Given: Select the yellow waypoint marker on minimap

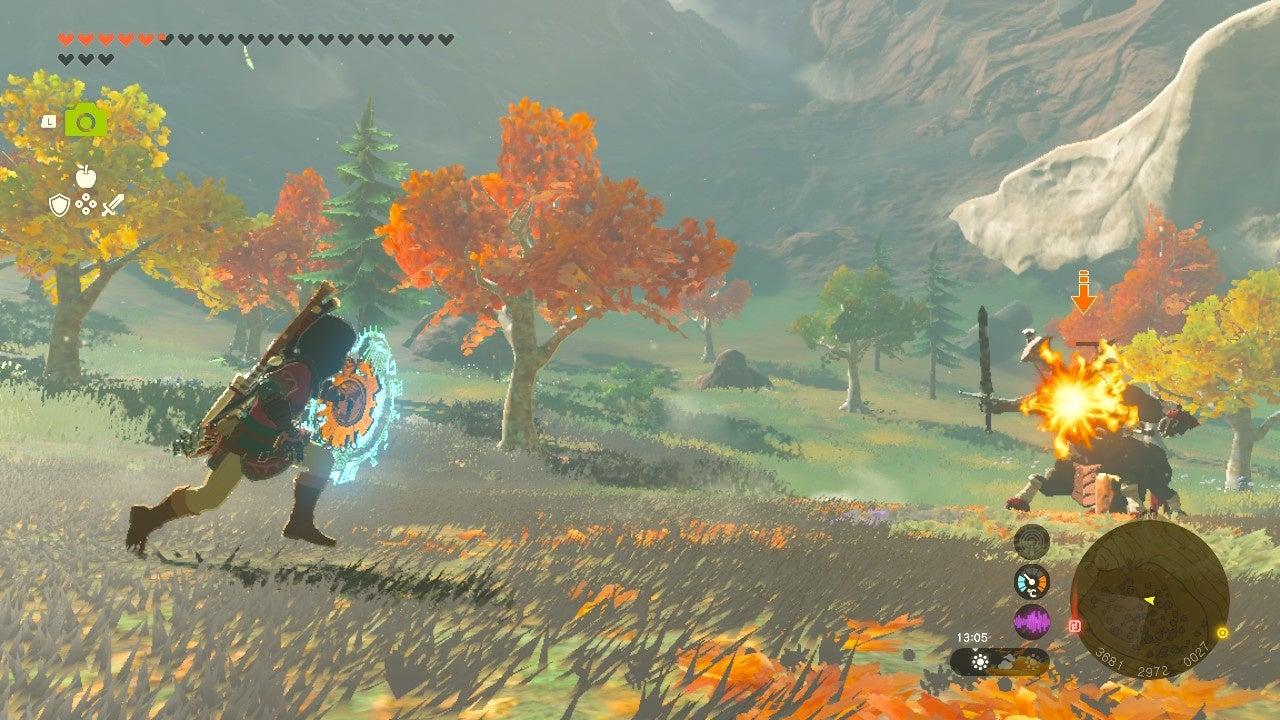Looking at the screenshot, I should tap(1222, 633).
